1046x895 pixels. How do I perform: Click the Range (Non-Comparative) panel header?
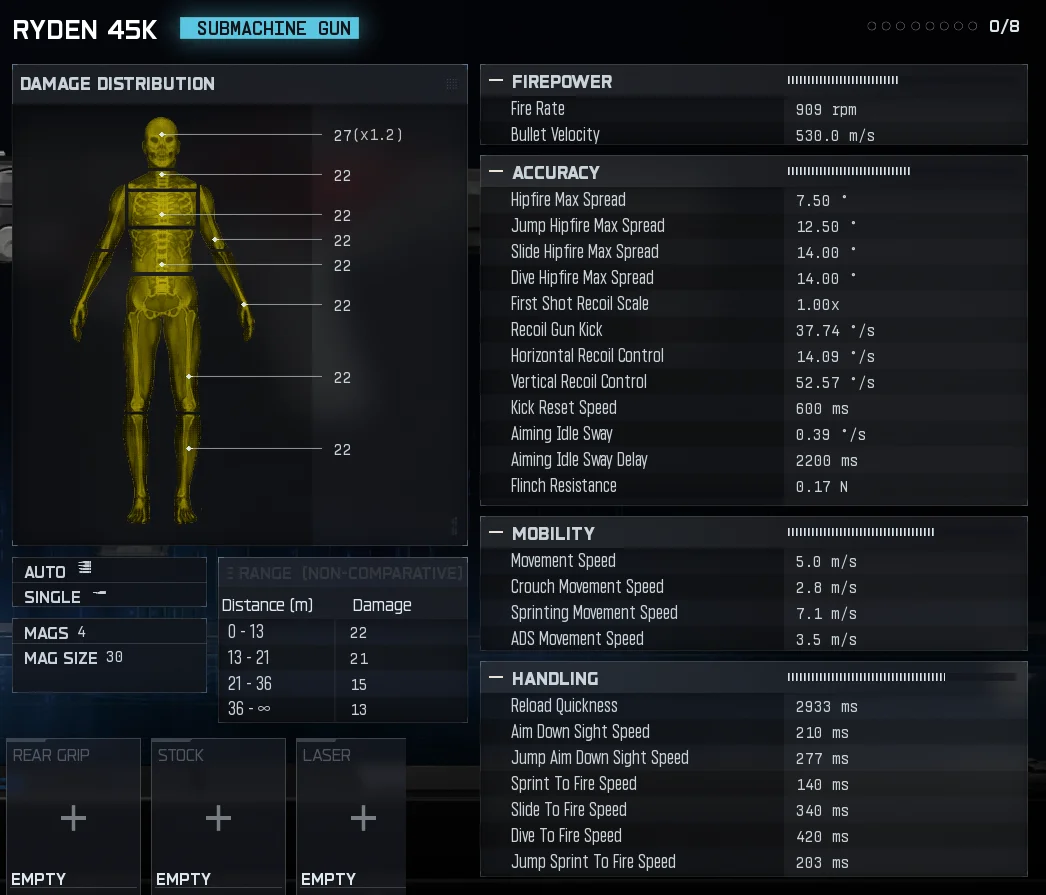[343, 573]
